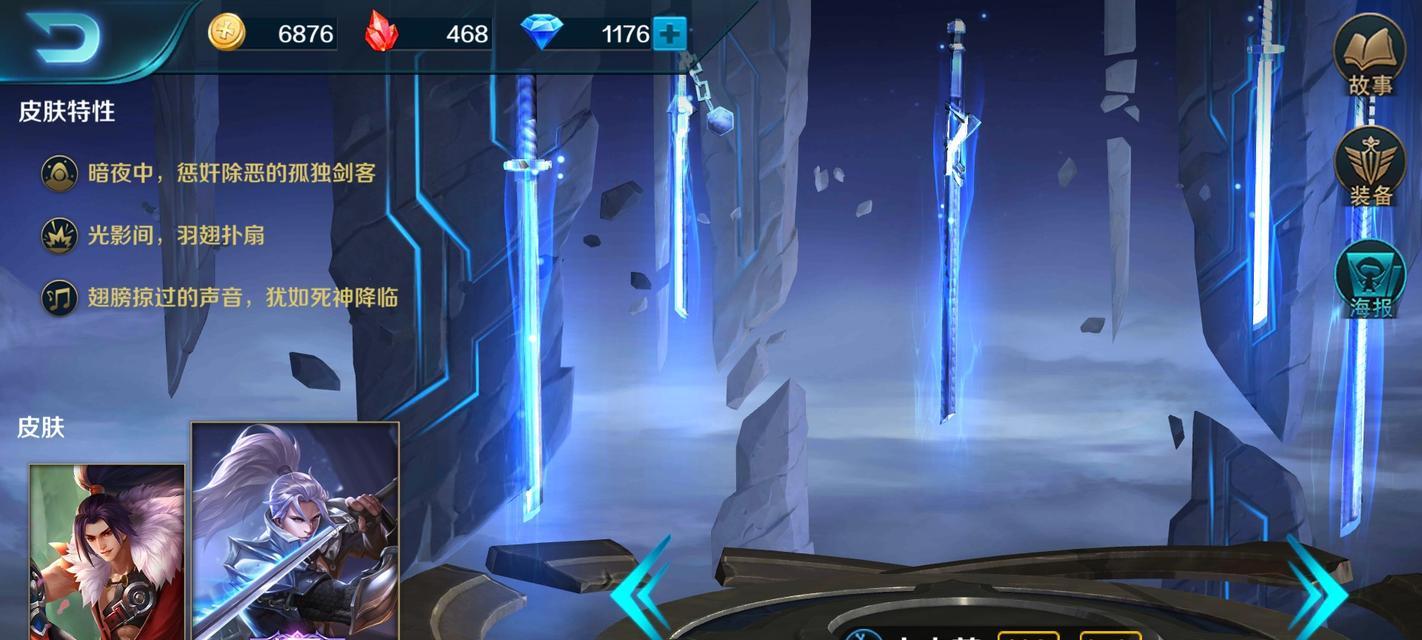The width and height of the screenshot is (1422, 640).
Task: Go back using the top-left arrow button
Action: tap(66, 37)
